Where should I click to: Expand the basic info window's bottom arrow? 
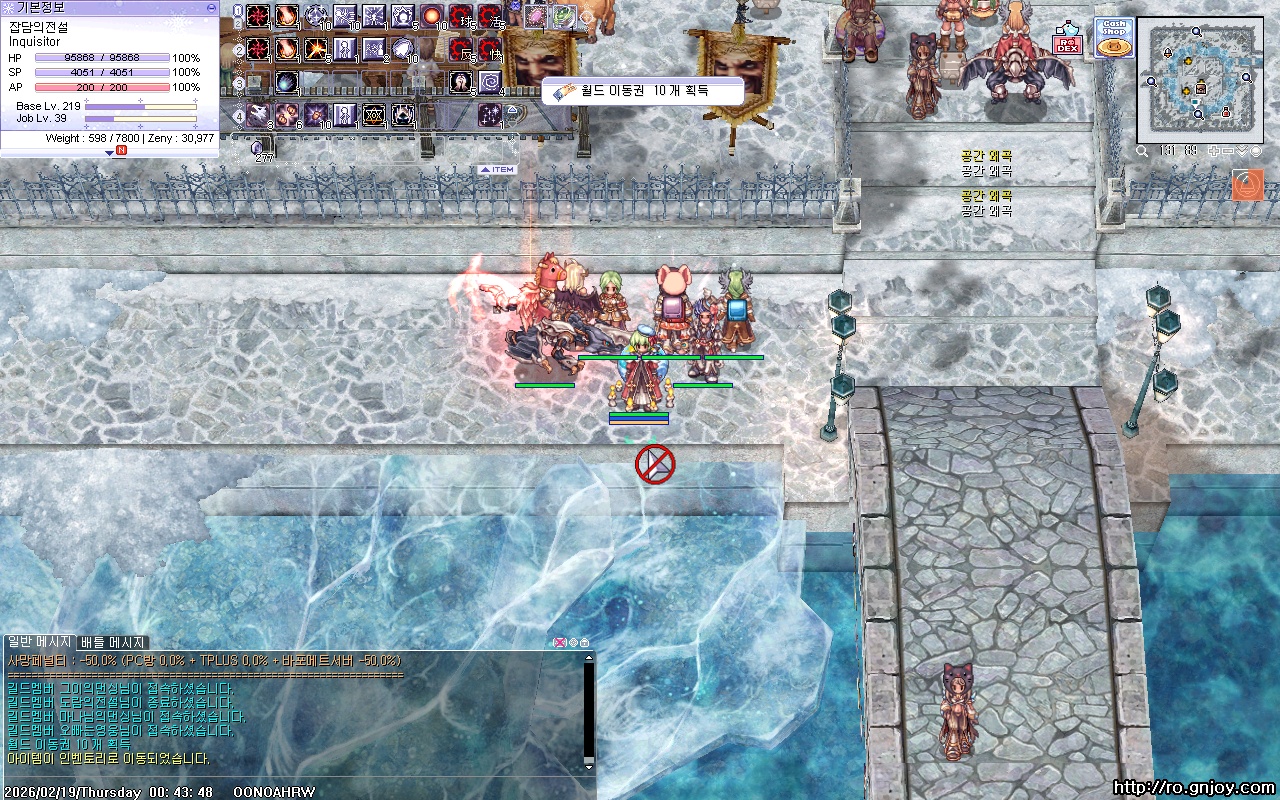tap(110, 152)
